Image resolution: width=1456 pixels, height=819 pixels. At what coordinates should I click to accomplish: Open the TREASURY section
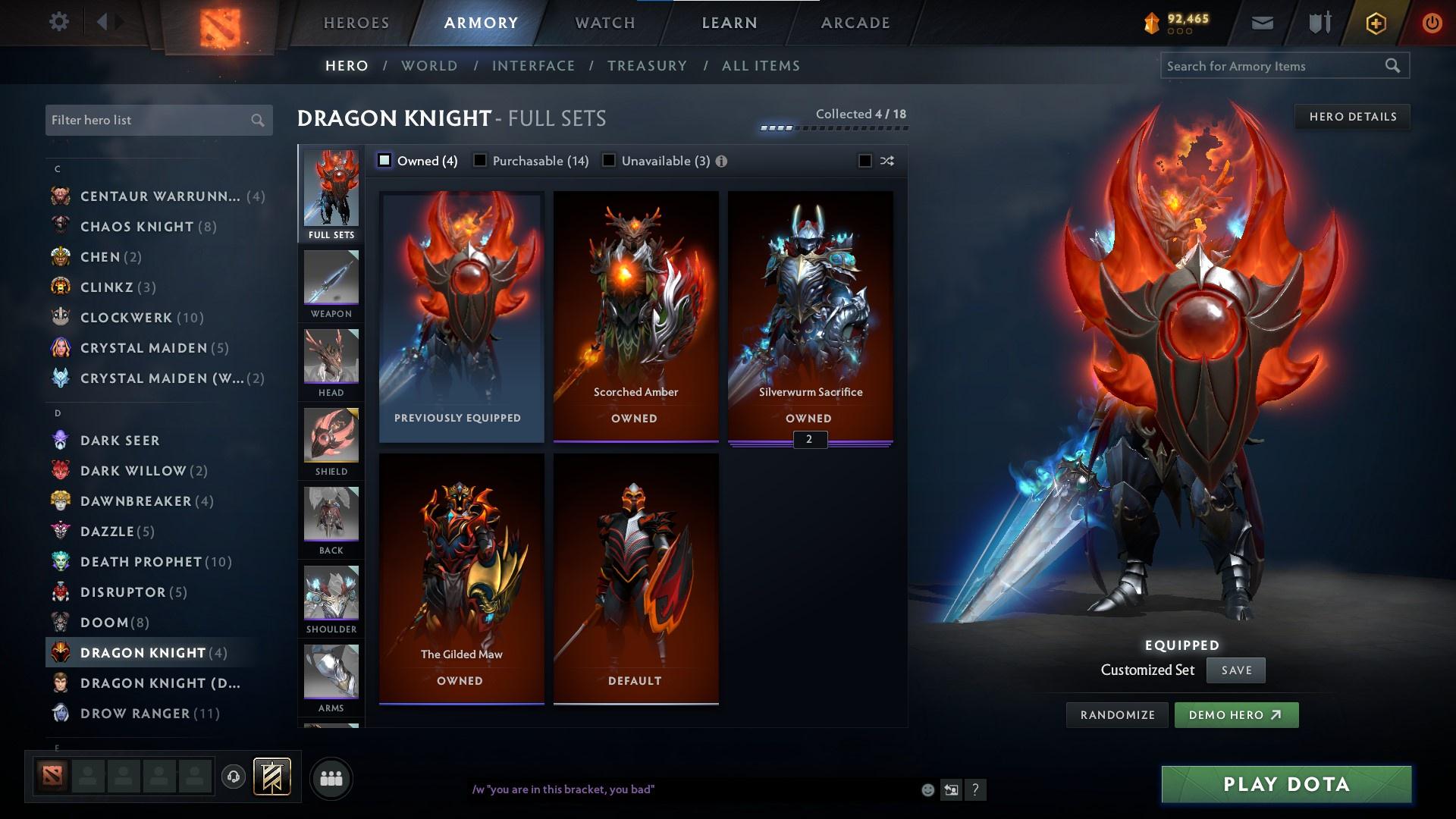647,66
